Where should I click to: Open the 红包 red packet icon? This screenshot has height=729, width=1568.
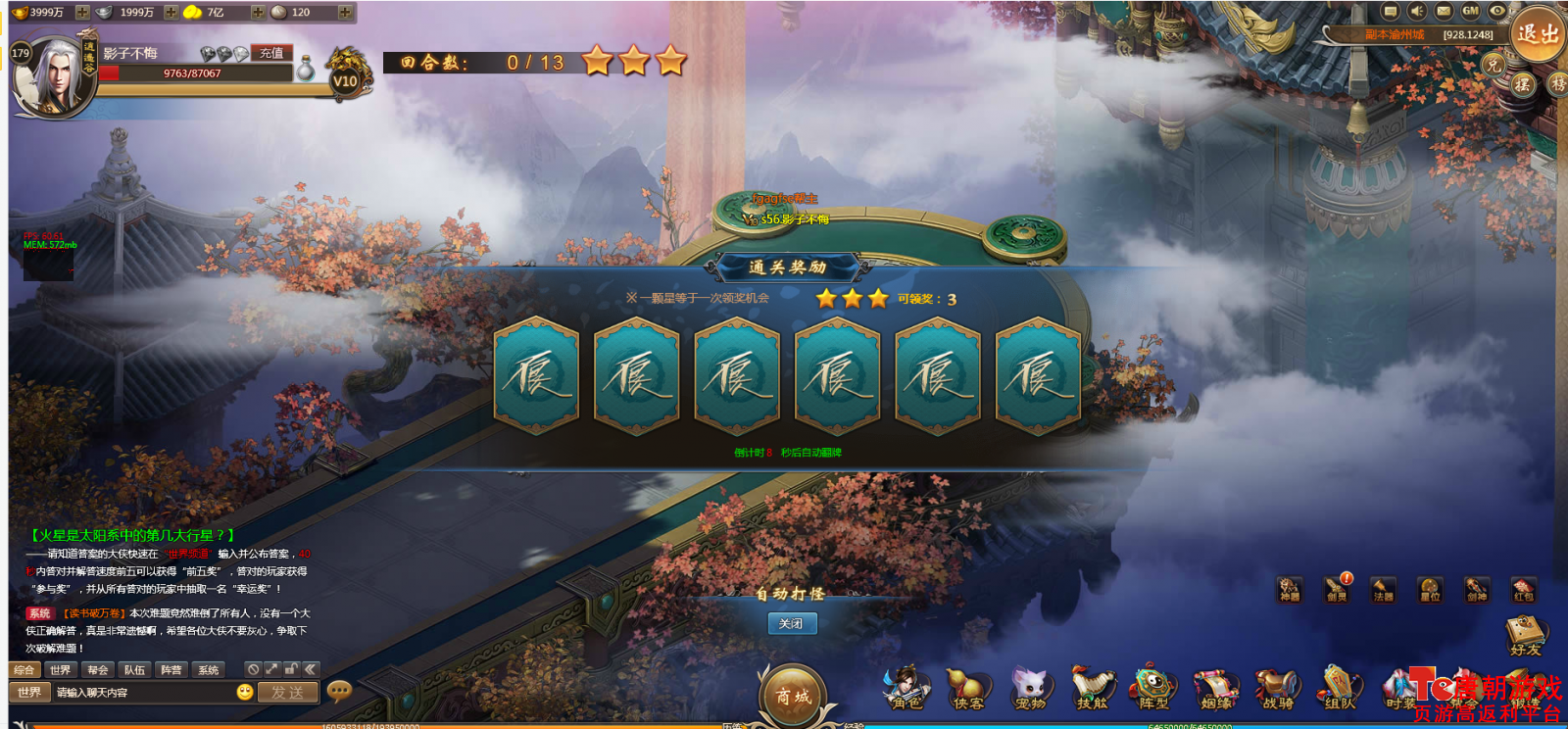1523,589
